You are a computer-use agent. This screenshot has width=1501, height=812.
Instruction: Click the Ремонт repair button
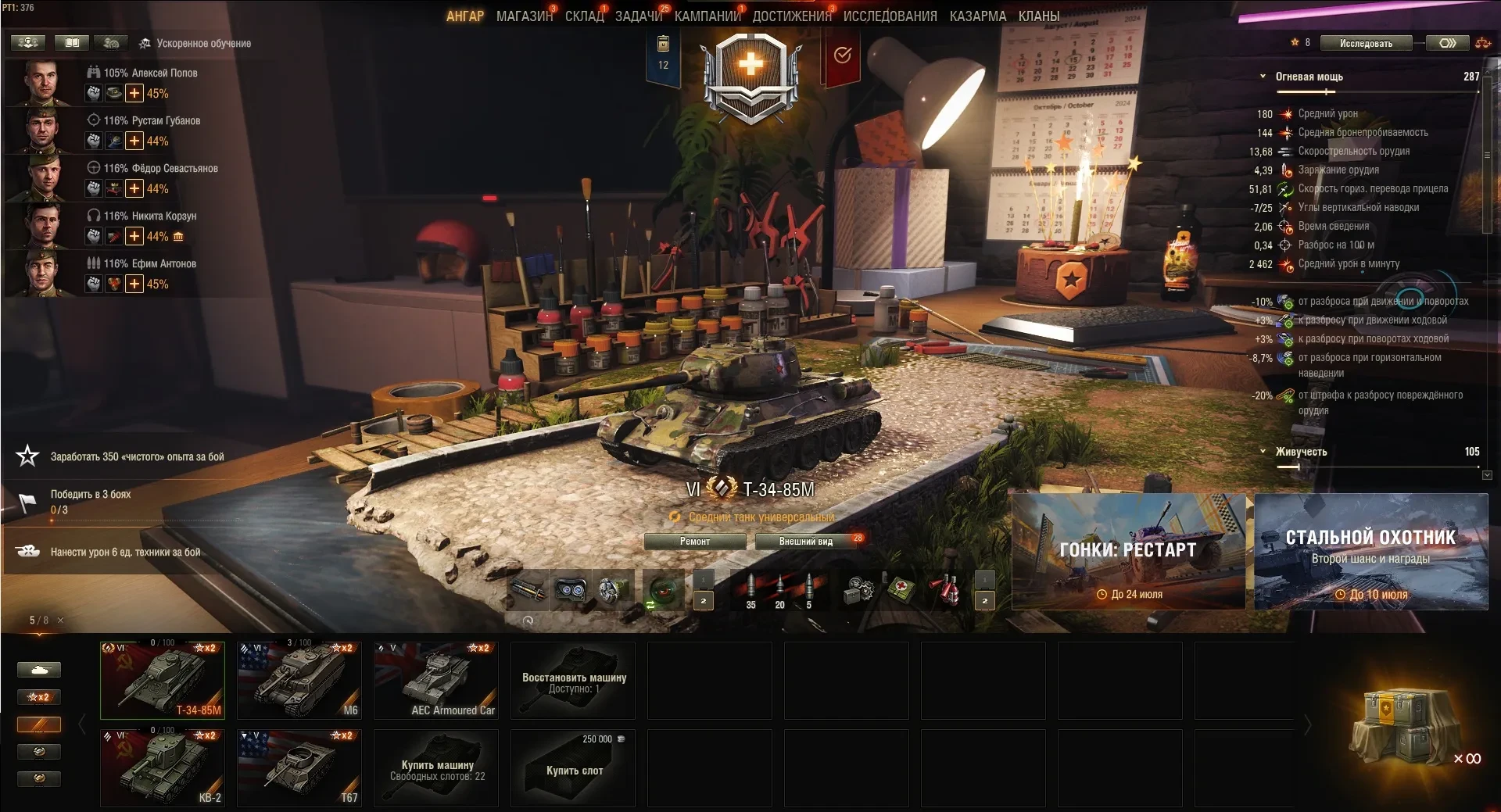(x=694, y=542)
